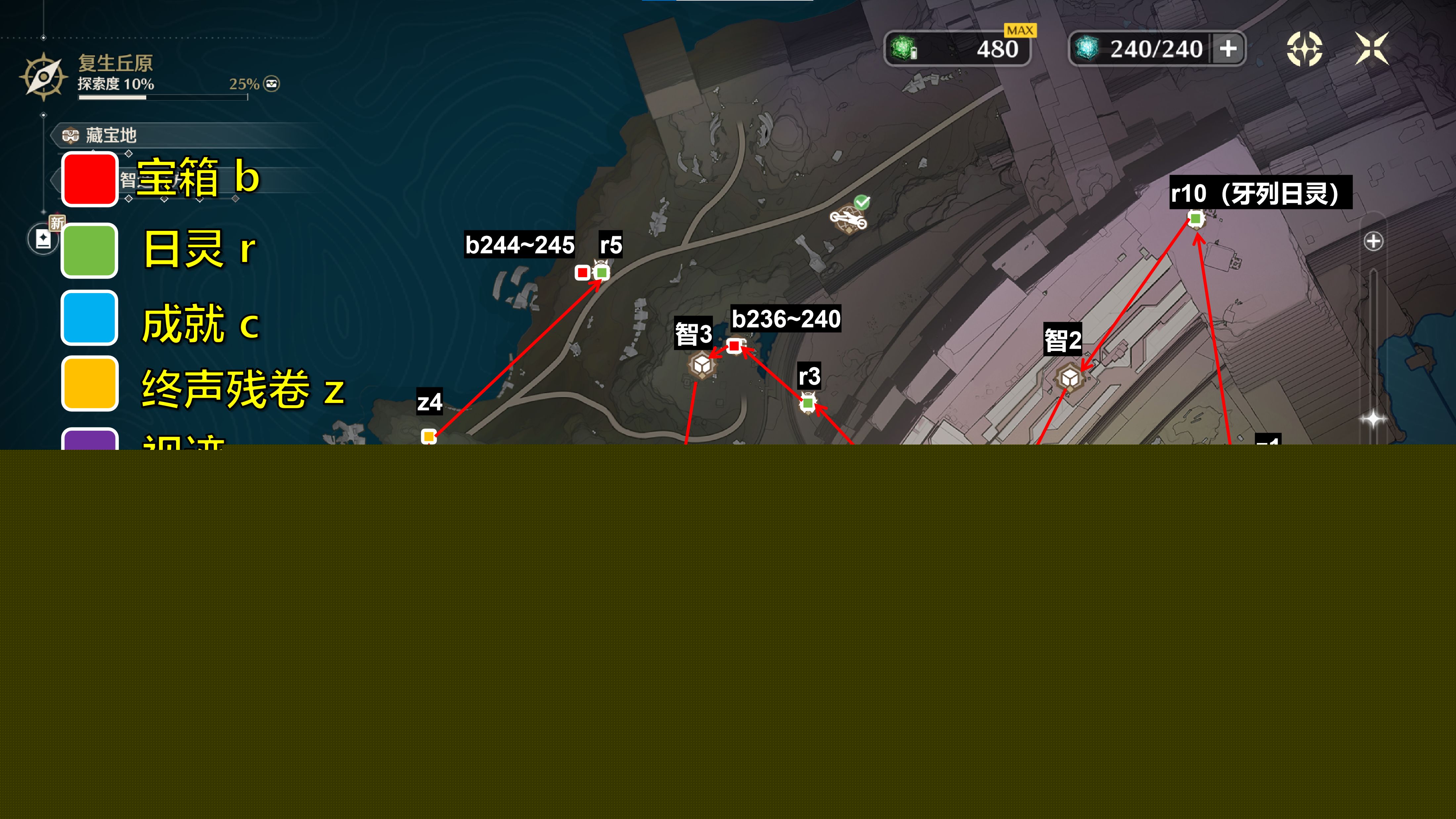Viewport: 1456px width, 819px height.
Task: Open the reserved Trailblaze Power 480 counter
Action: [x=957, y=49]
